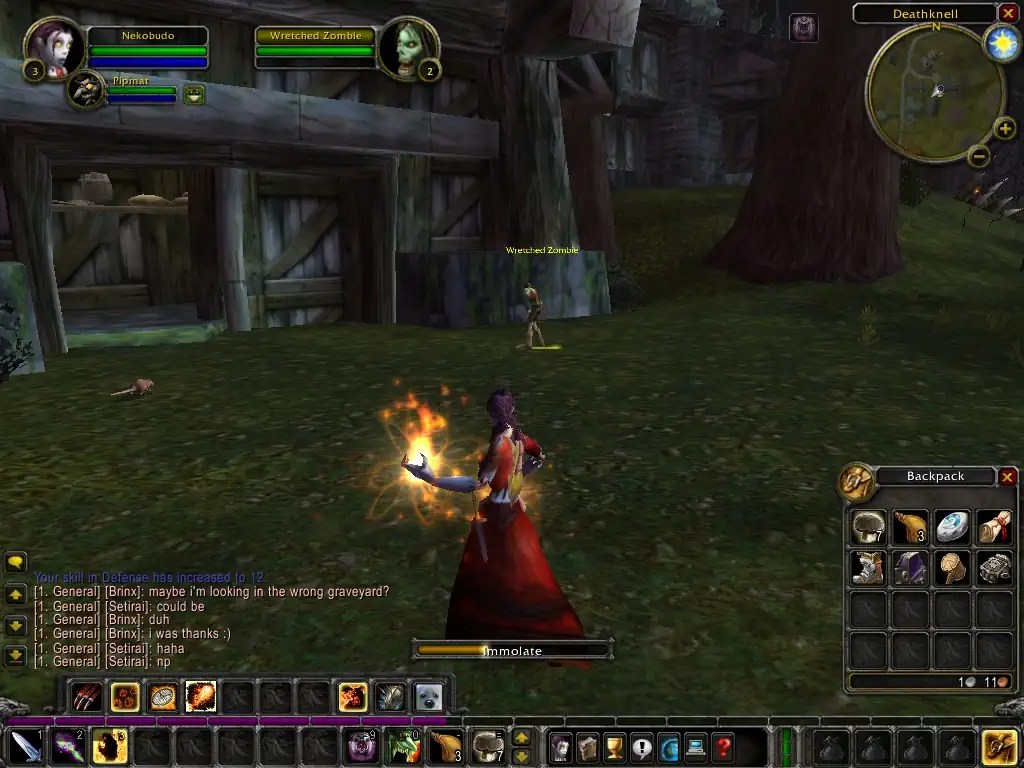Select the mushroom stack in the Backpack
Screen dimensions: 1024x768
click(x=868, y=527)
